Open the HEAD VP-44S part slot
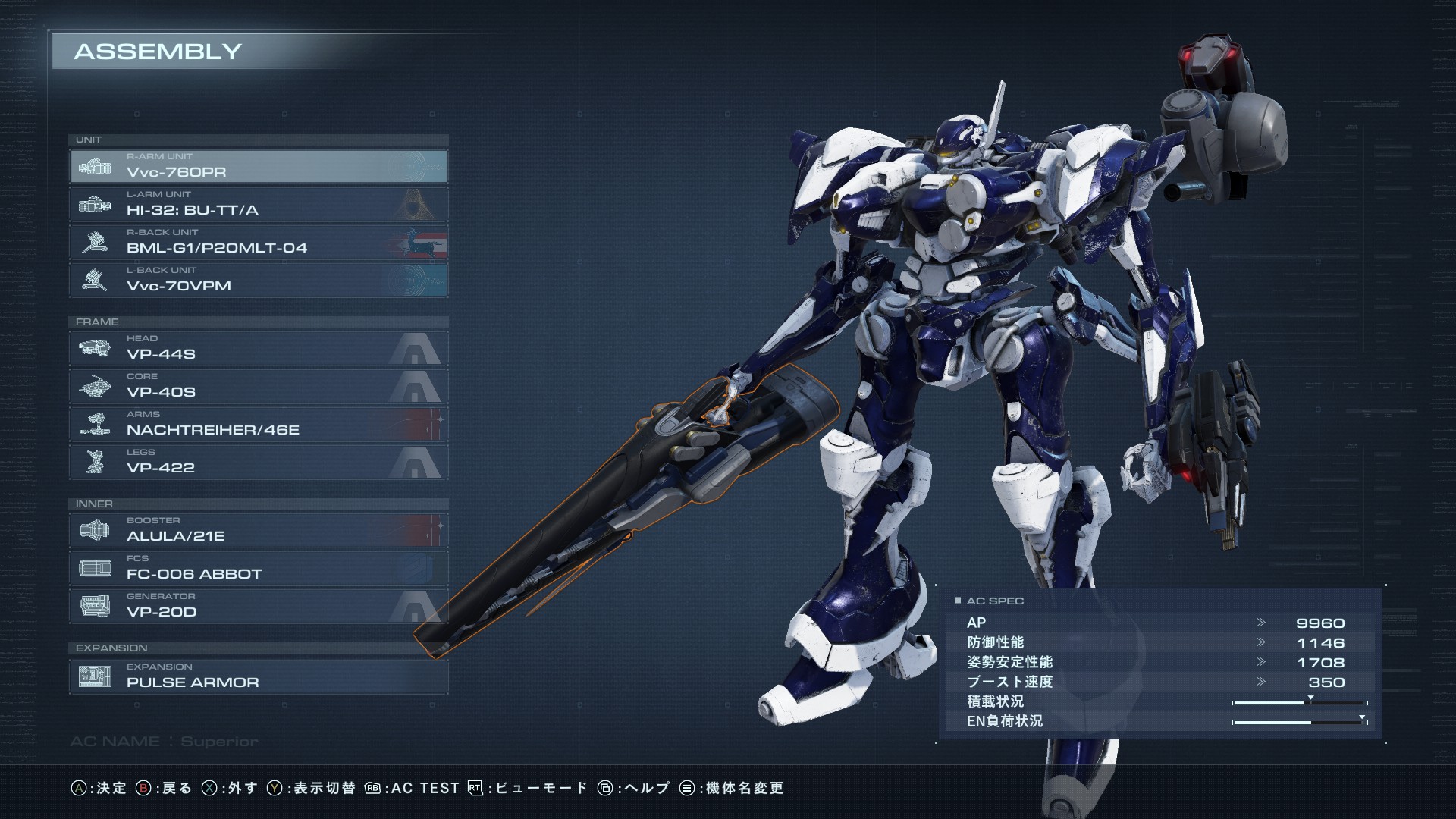This screenshot has height=819, width=1456. point(259,348)
